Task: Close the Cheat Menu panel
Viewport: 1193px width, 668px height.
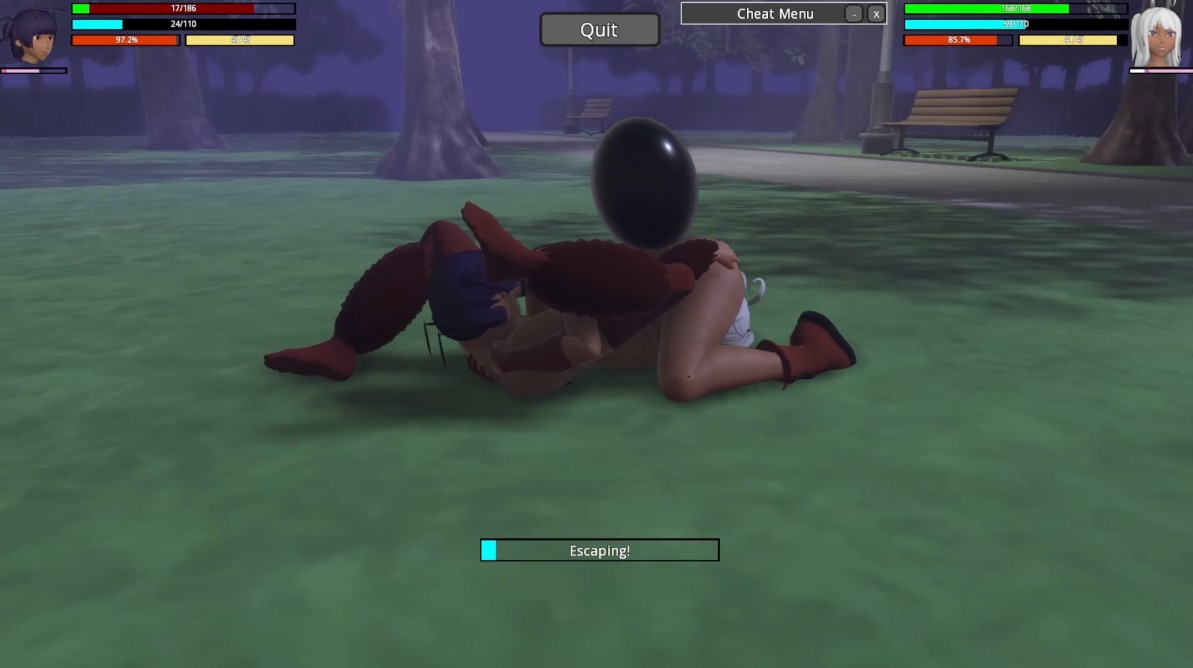Action: point(876,14)
